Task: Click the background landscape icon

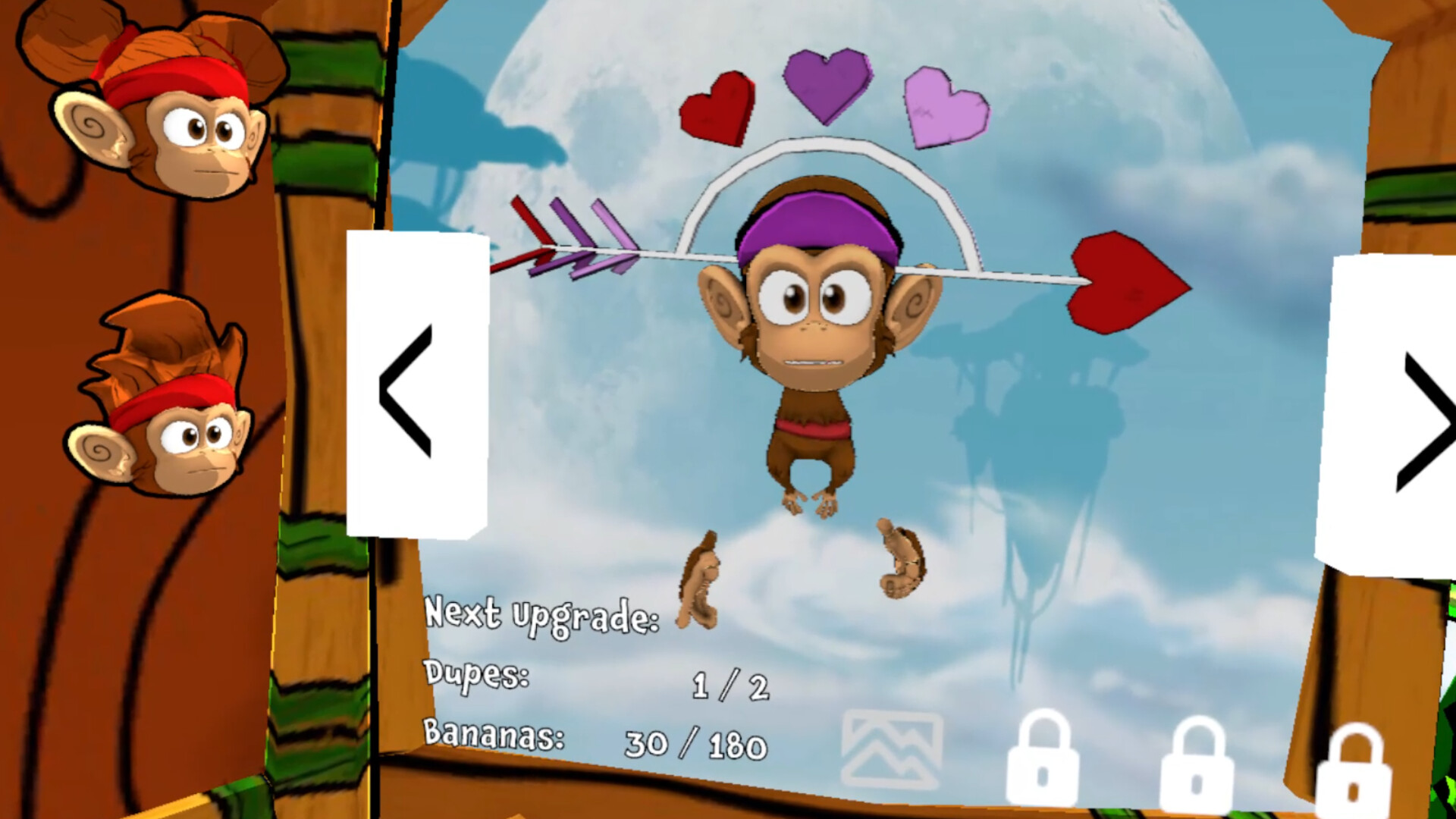Action: [893, 745]
